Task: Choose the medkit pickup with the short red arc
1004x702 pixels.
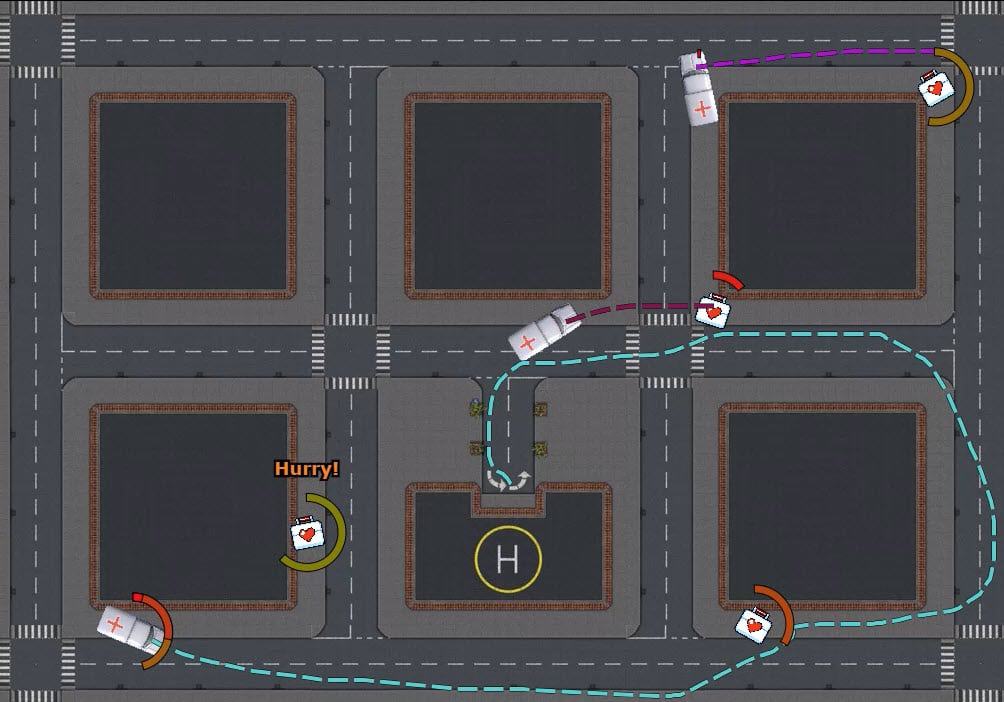Action: coord(712,310)
